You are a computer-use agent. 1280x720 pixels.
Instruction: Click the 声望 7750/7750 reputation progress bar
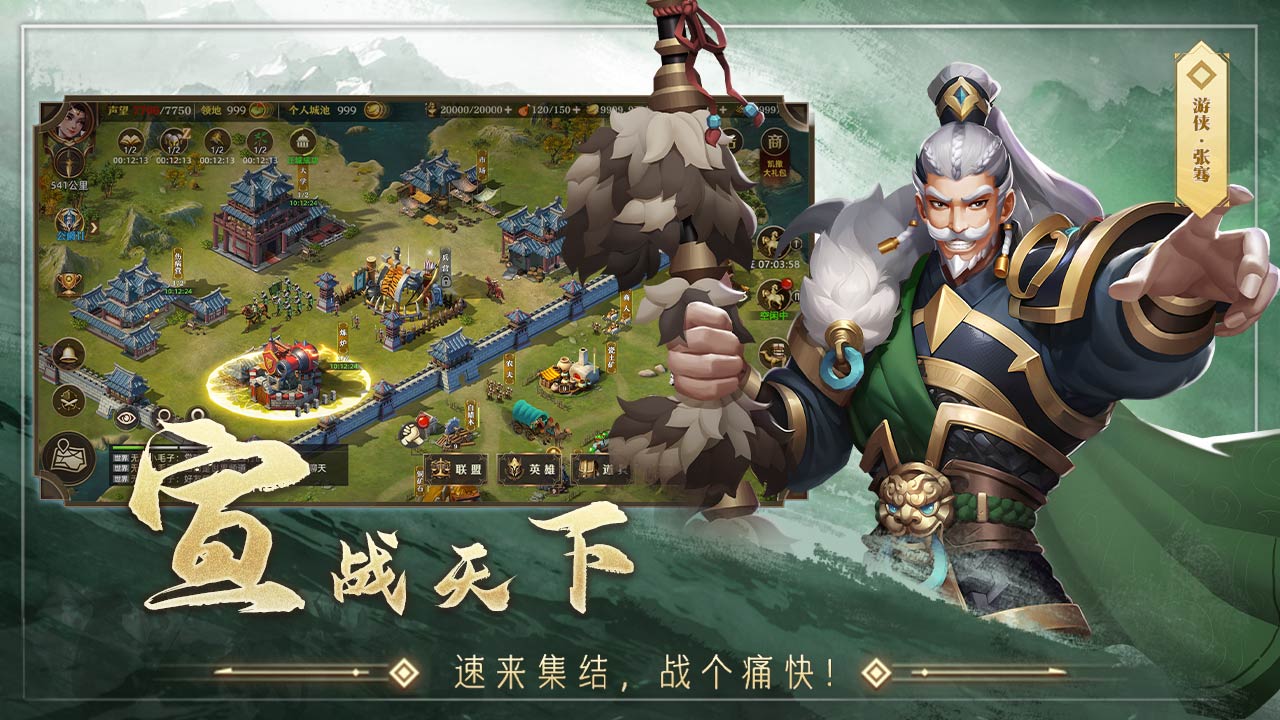150,108
